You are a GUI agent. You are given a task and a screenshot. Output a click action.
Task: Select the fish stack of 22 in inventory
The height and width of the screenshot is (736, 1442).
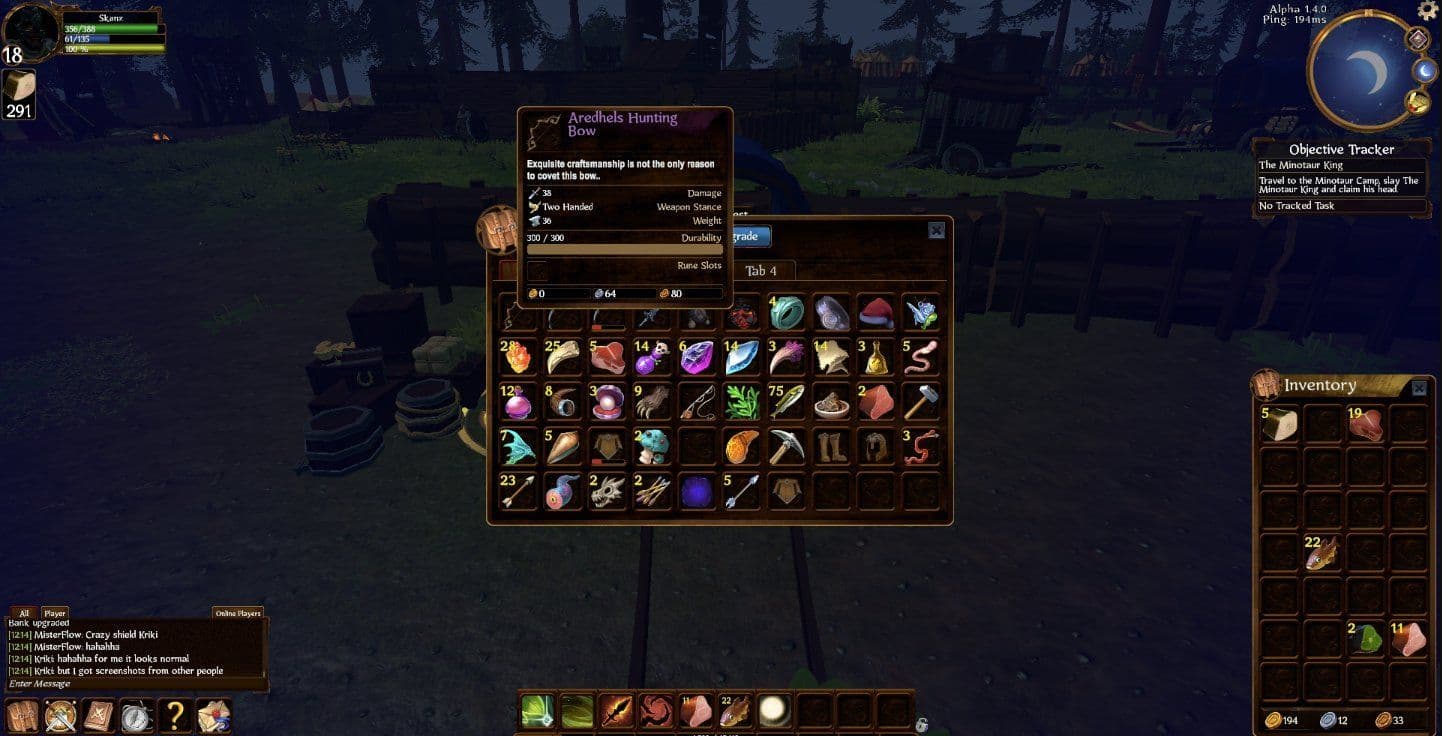[1322, 553]
